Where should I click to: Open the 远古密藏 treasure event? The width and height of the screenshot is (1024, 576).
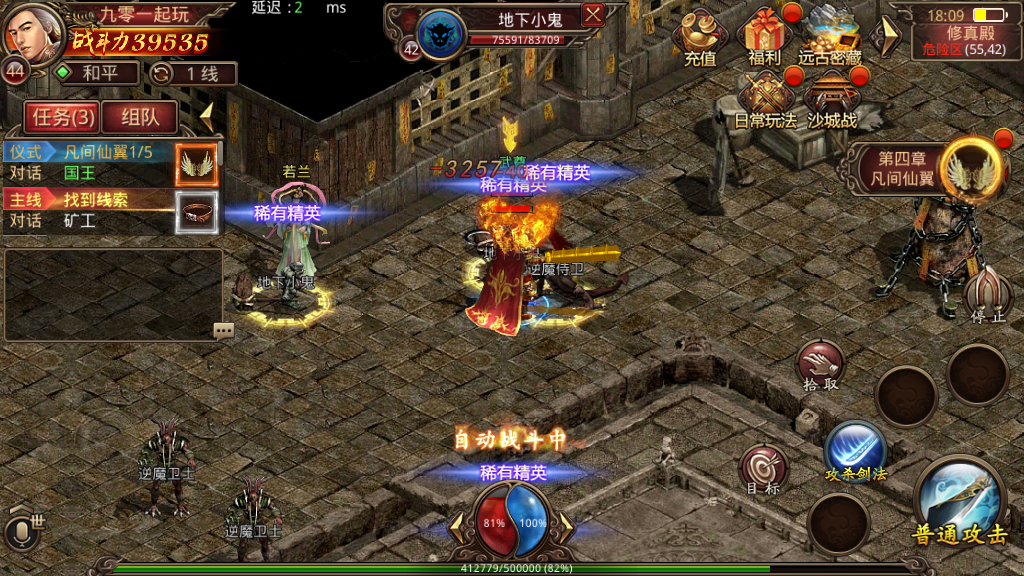[830, 38]
